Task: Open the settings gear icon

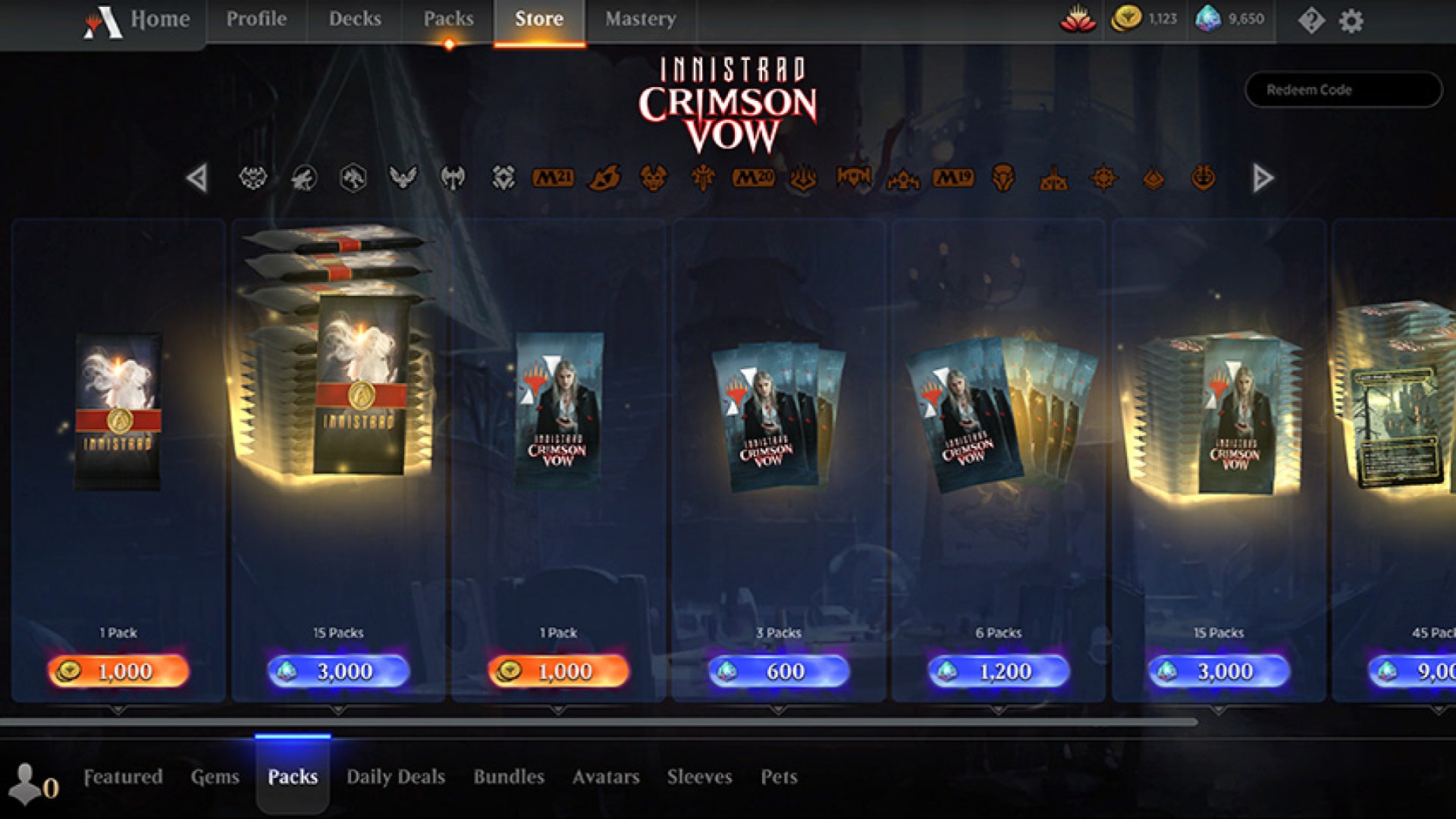Action: [x=1351, y=20]
